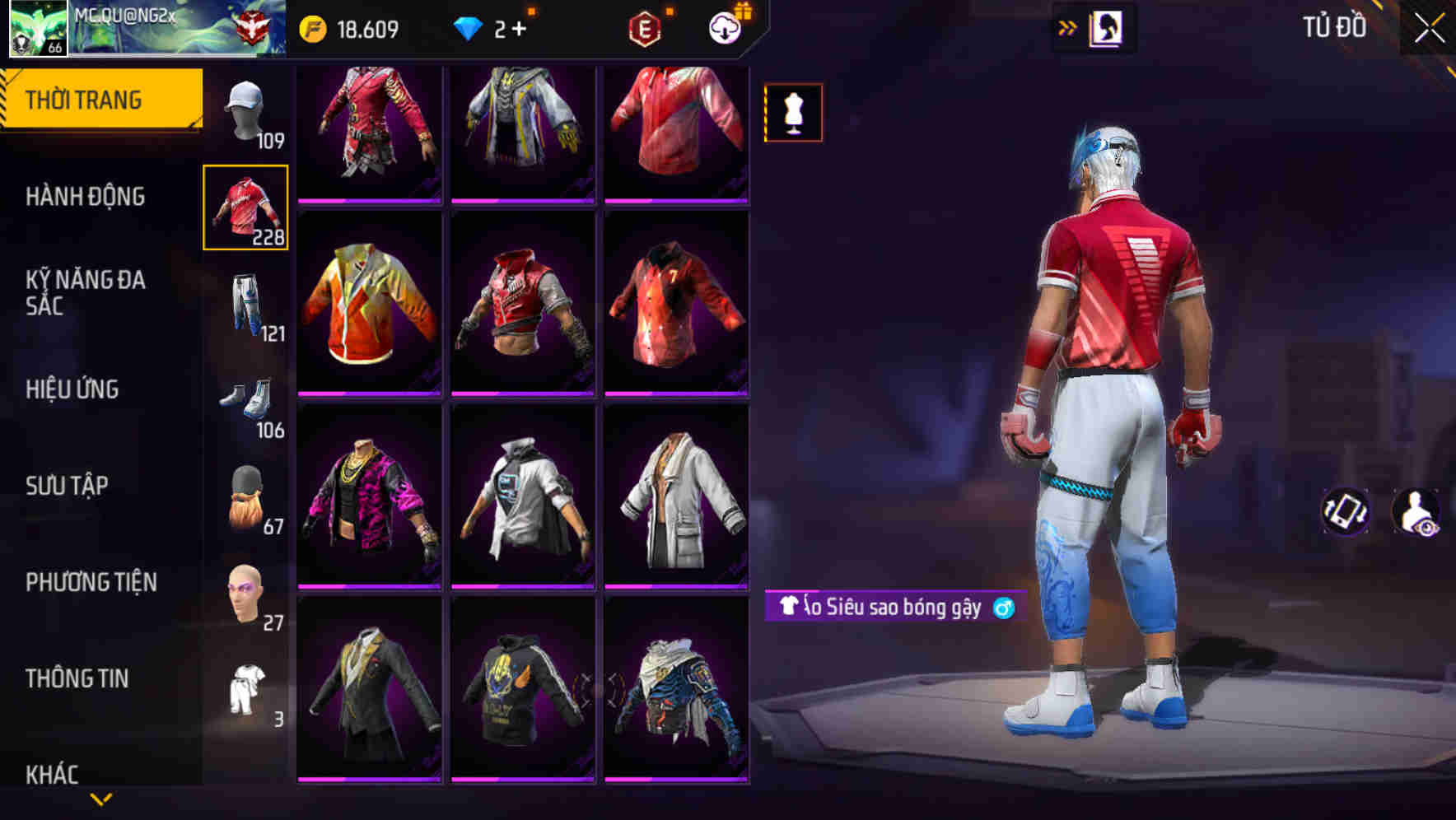Image resolution: width=1456 pixels, height=820 pixels.
Task: Expand KHÁC using the down chevron
Action: point(100,797)
